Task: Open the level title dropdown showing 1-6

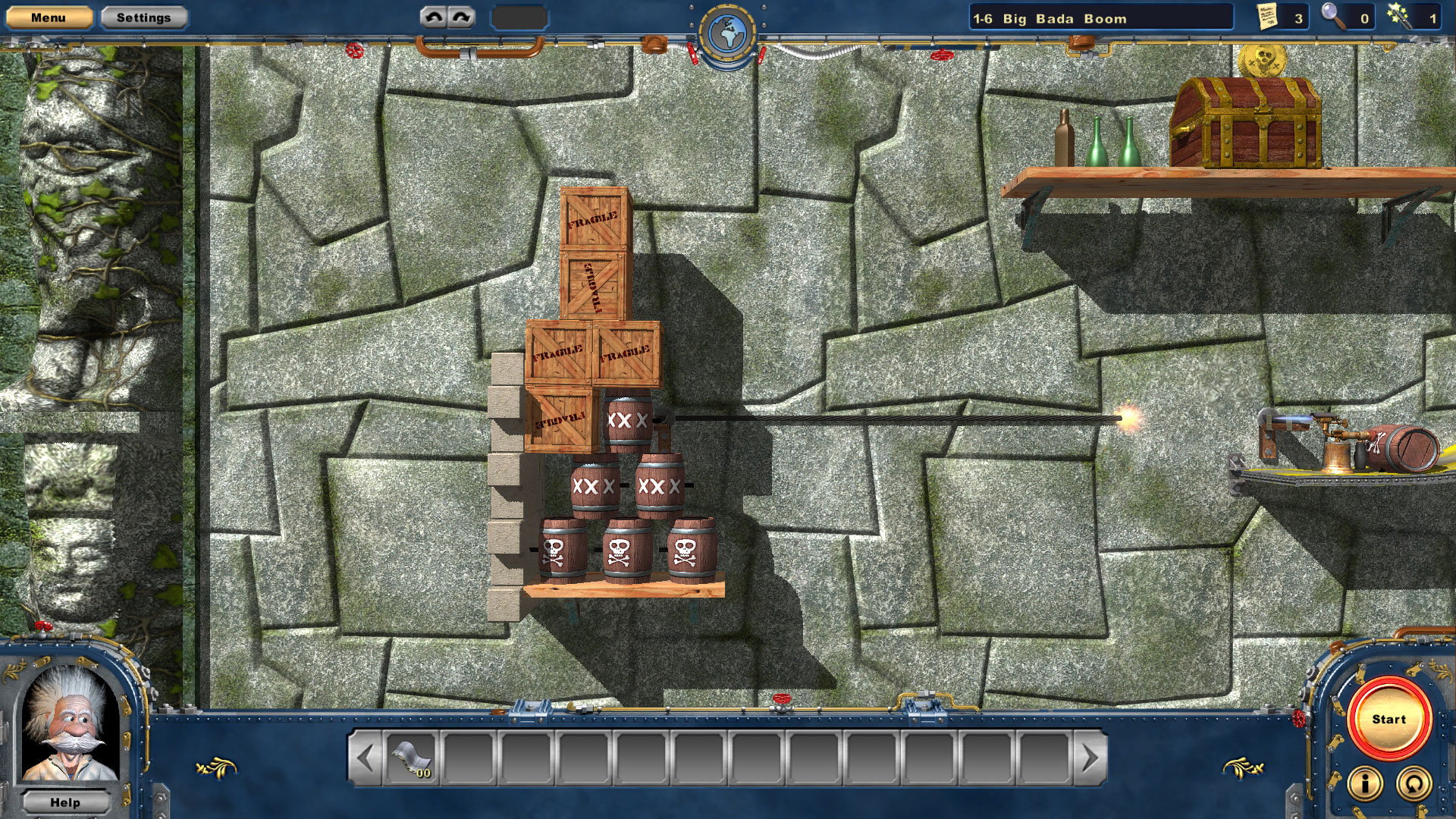Action: [x=1100, y=17]
